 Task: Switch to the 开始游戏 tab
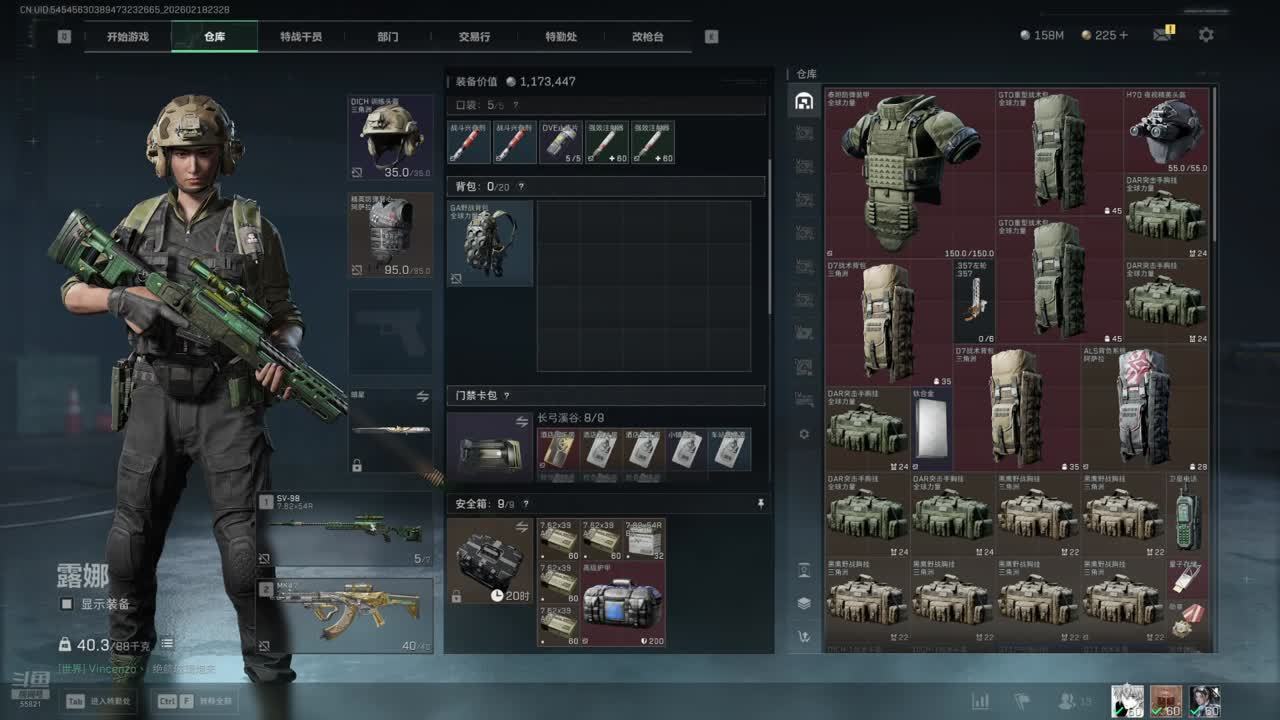coord(128,37)
